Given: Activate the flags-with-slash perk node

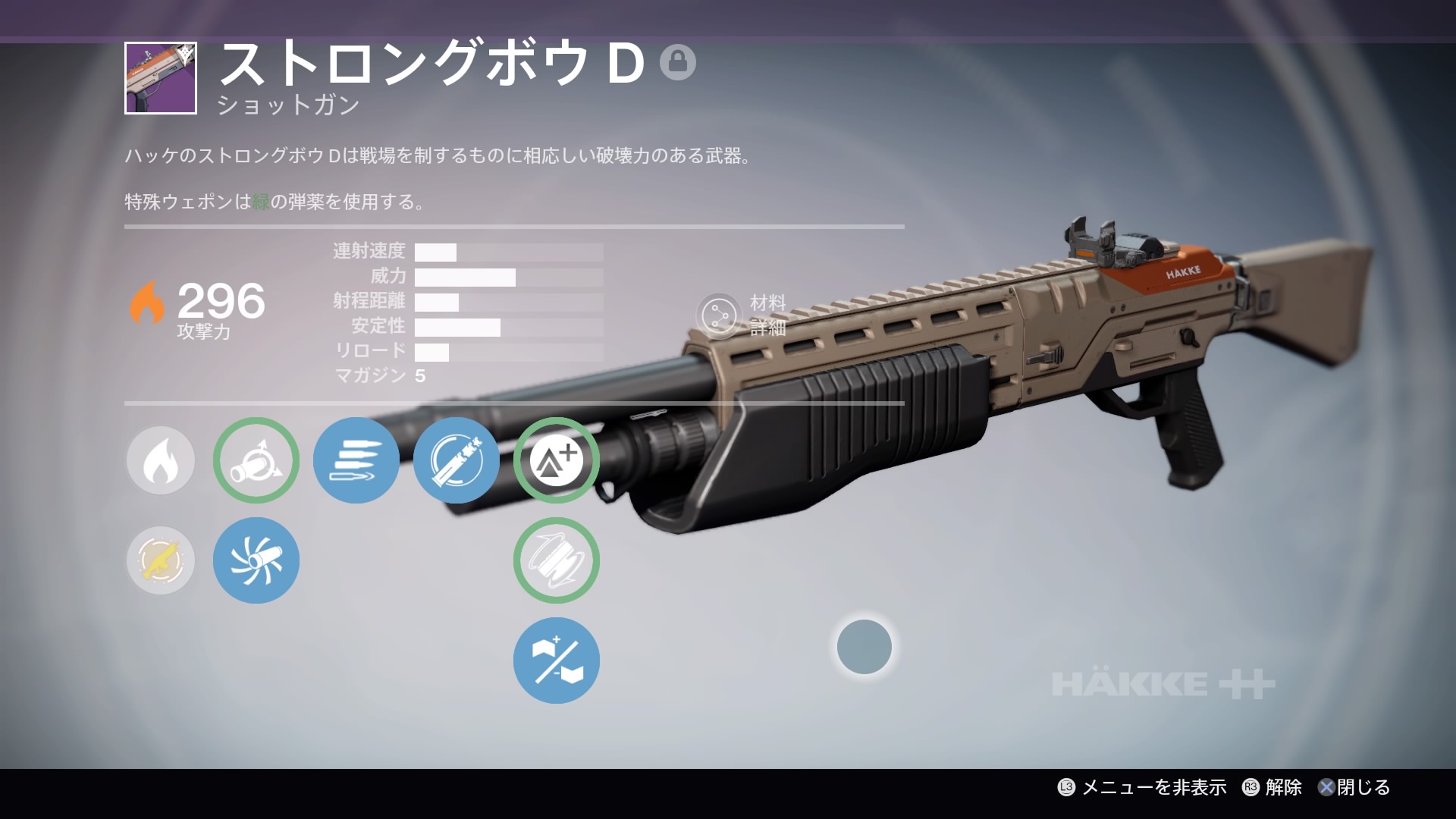Looking at the screenshot, I should click(x=557, y=661).
